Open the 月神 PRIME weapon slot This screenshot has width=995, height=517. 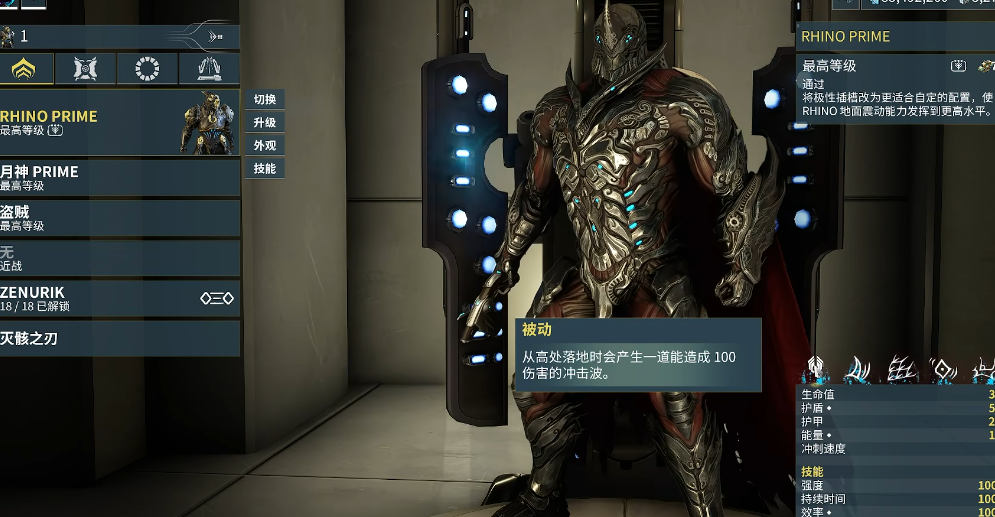[120, 177]
